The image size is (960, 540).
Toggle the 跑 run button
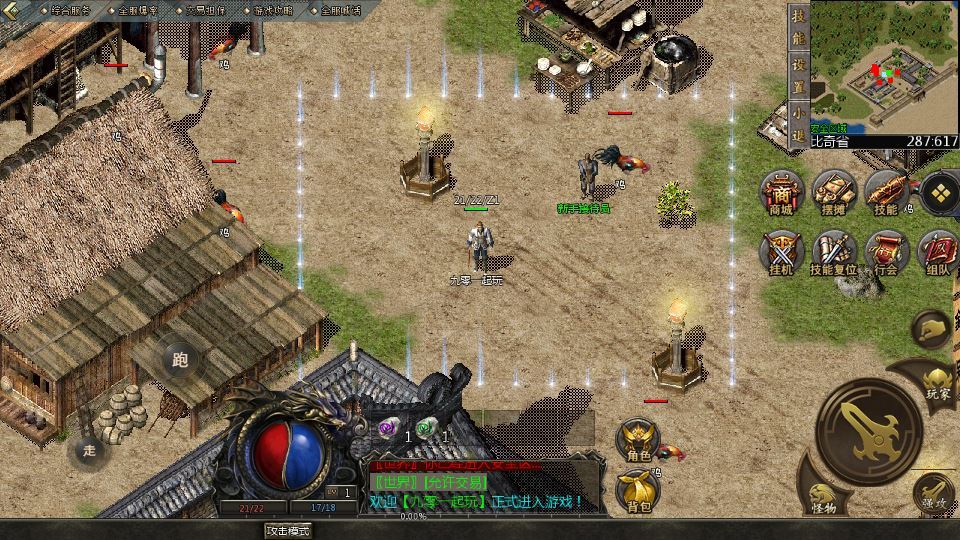[x=179, y=360]
